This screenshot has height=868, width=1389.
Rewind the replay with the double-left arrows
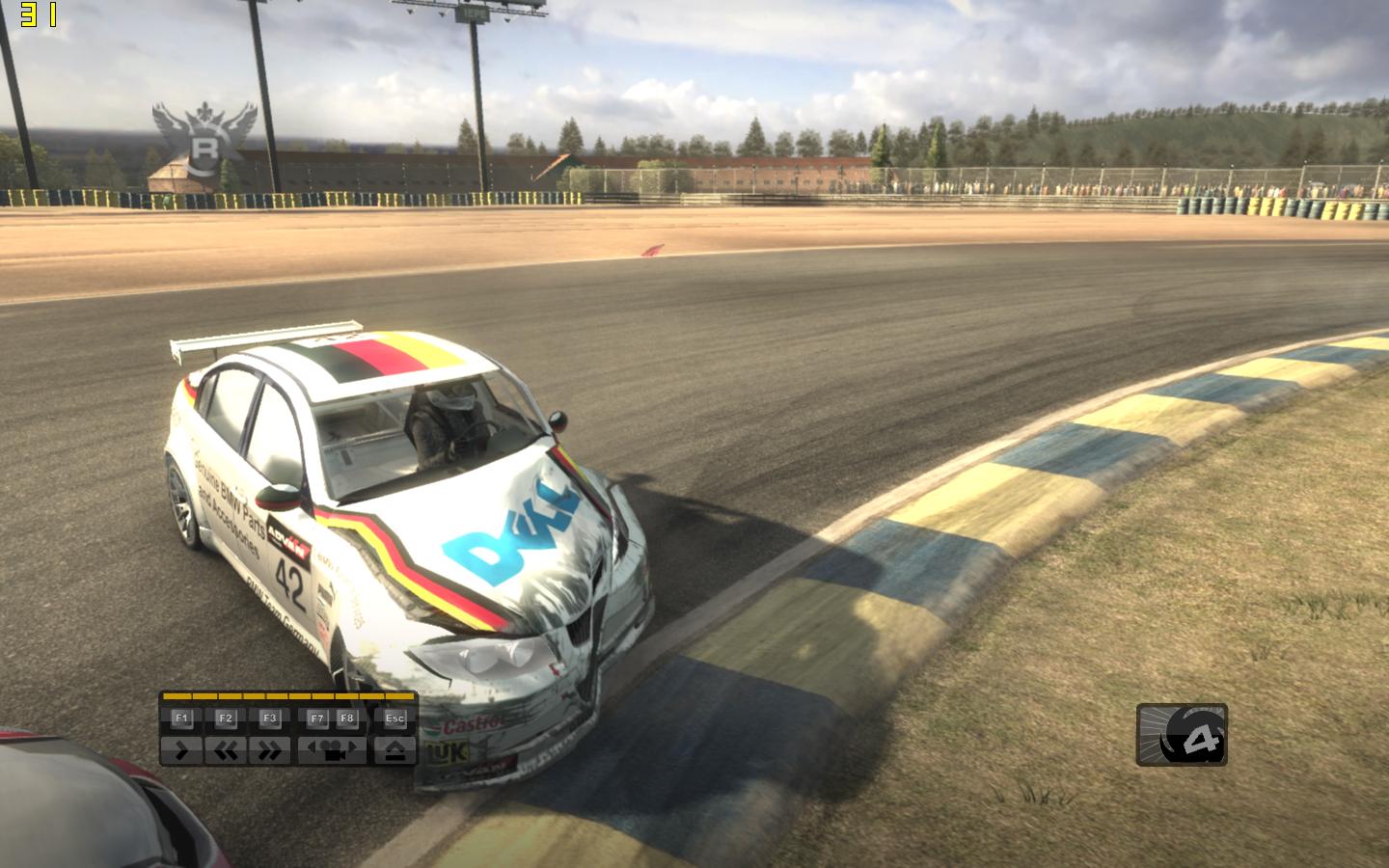[226, 750]
